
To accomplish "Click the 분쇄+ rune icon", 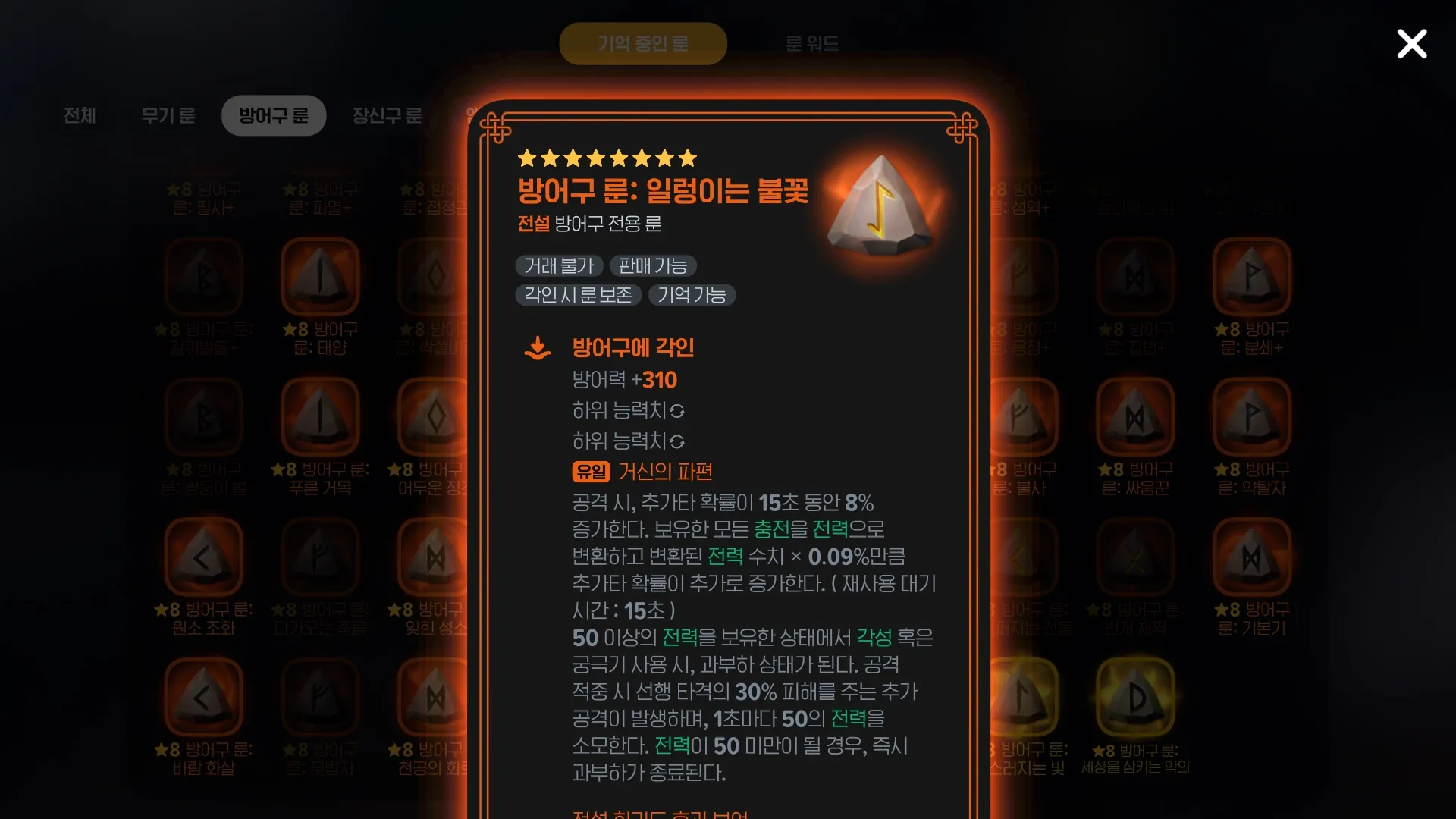I will 1251,275.
